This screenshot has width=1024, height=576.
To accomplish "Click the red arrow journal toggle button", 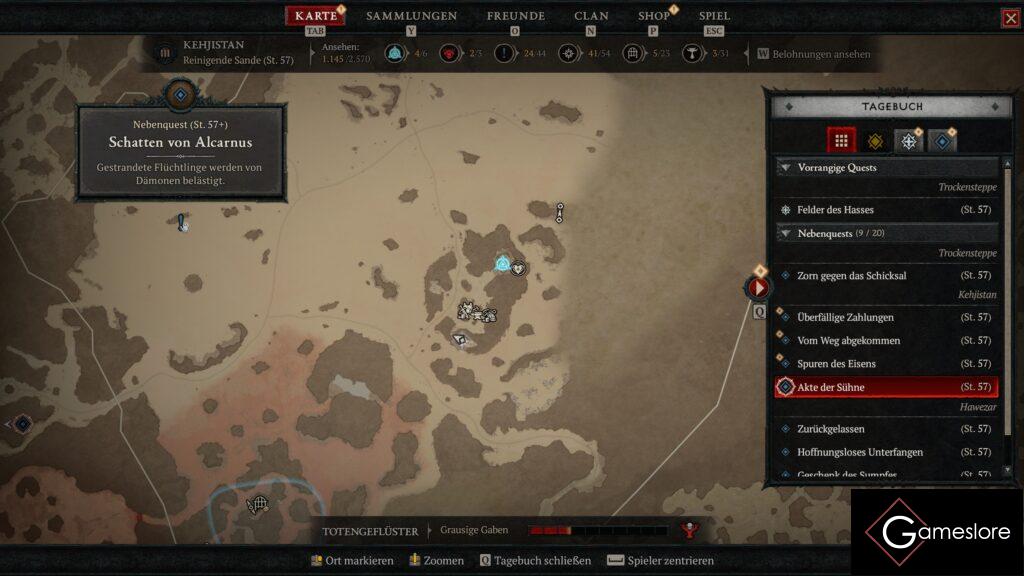I will (x=758, y=288).
